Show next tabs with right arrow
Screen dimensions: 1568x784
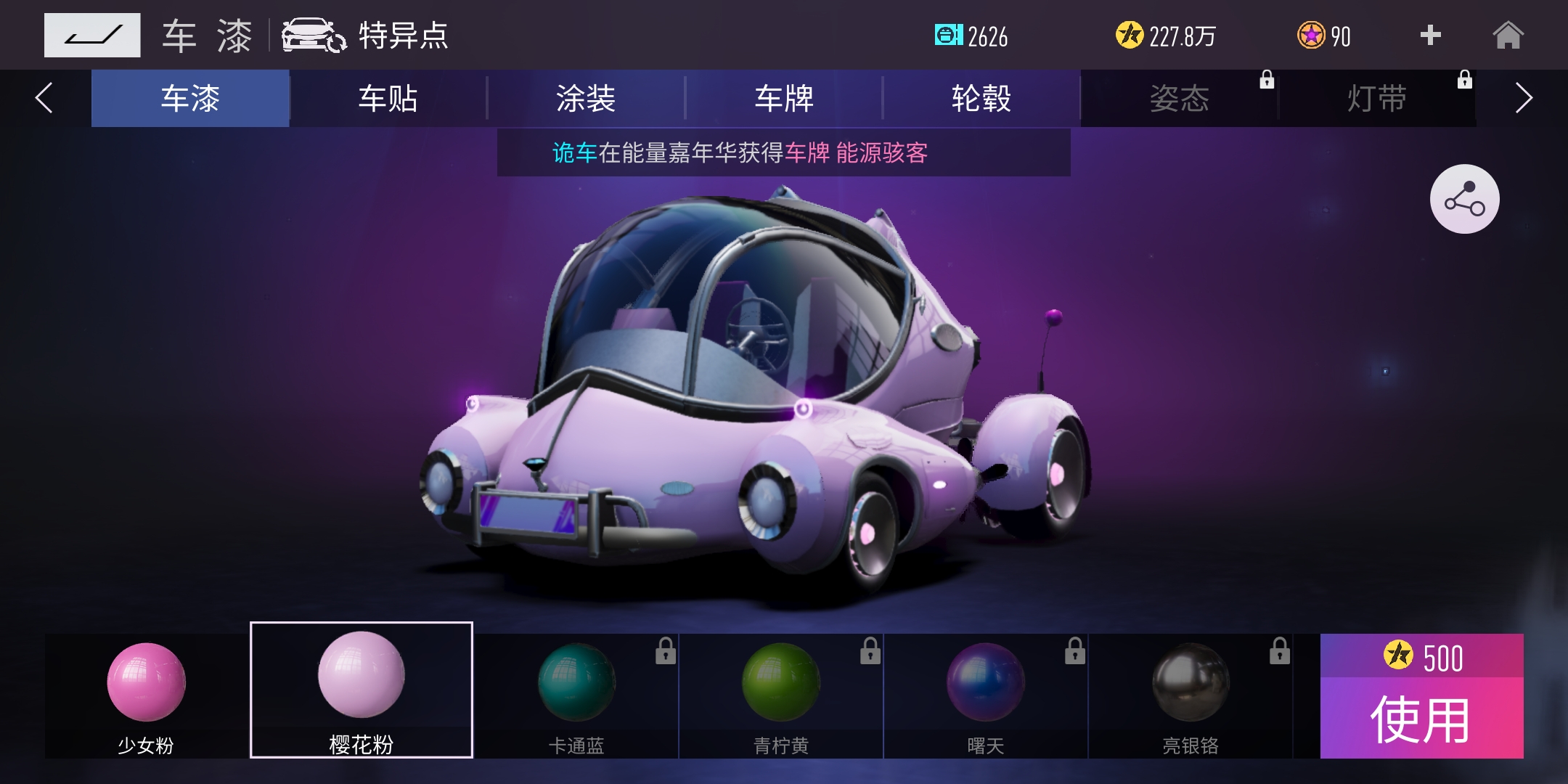coord(1523,99)
